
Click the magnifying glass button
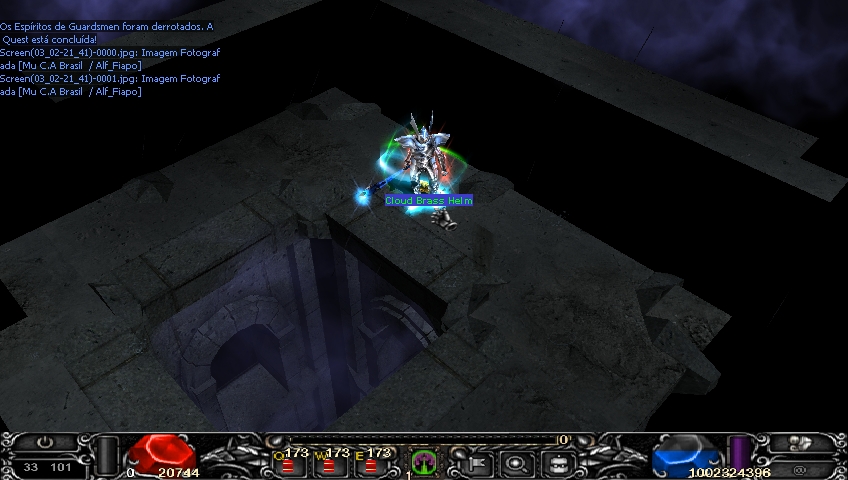(516, 463)
